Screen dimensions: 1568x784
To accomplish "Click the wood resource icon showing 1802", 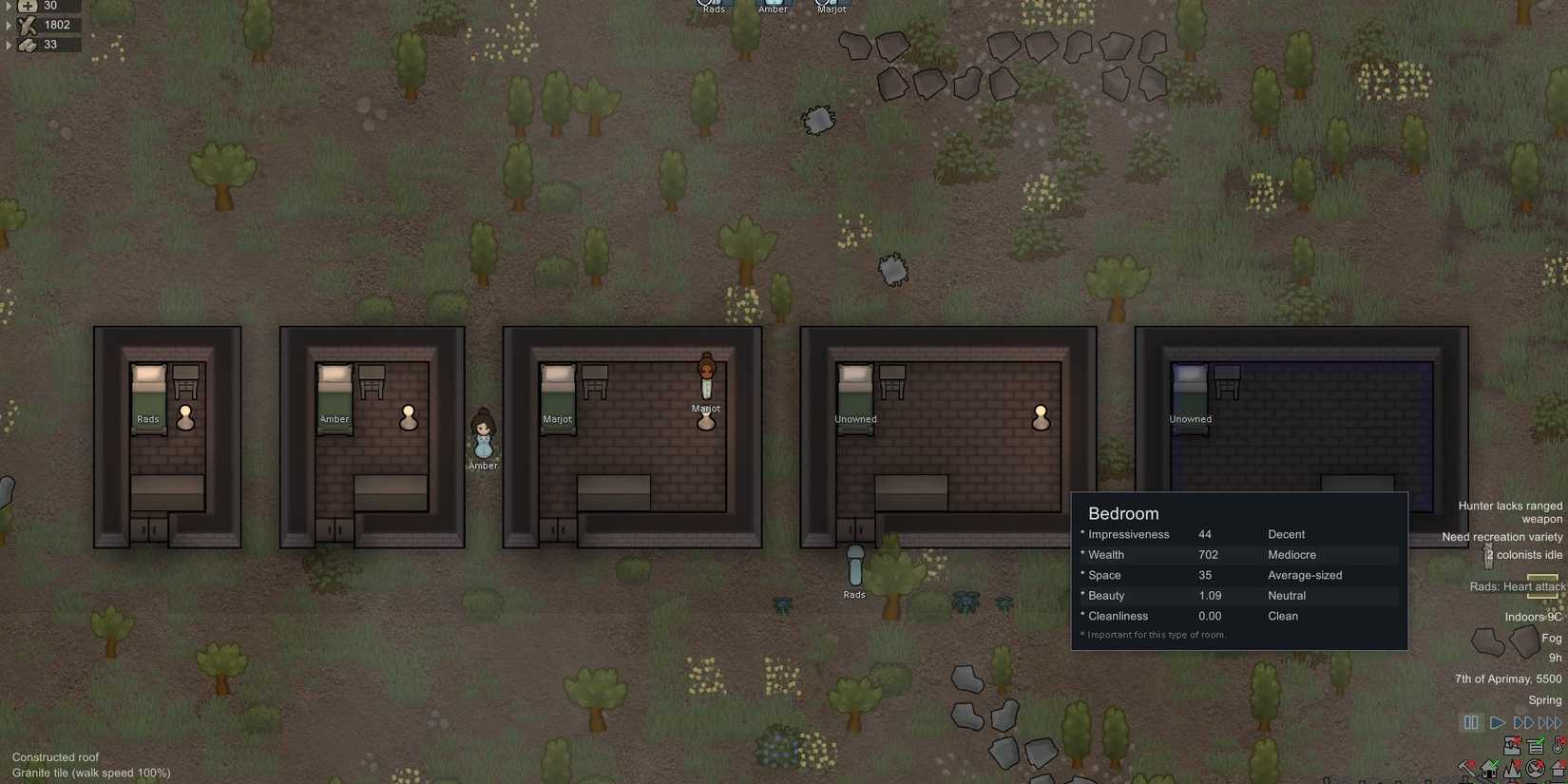I will pyautogui.click(x=27, y=25).
